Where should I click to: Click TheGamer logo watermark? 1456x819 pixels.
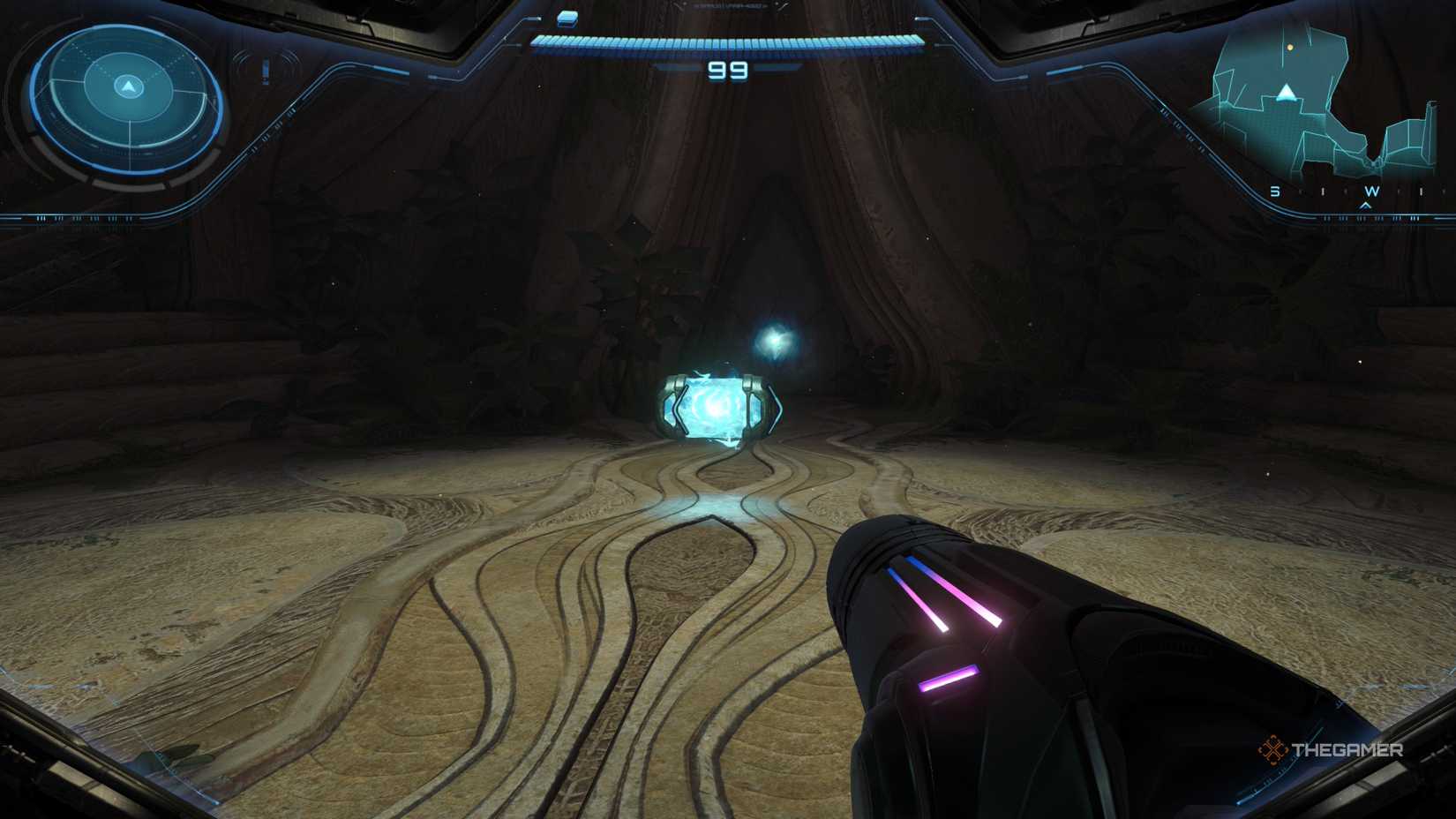(x=1332, y=752)
